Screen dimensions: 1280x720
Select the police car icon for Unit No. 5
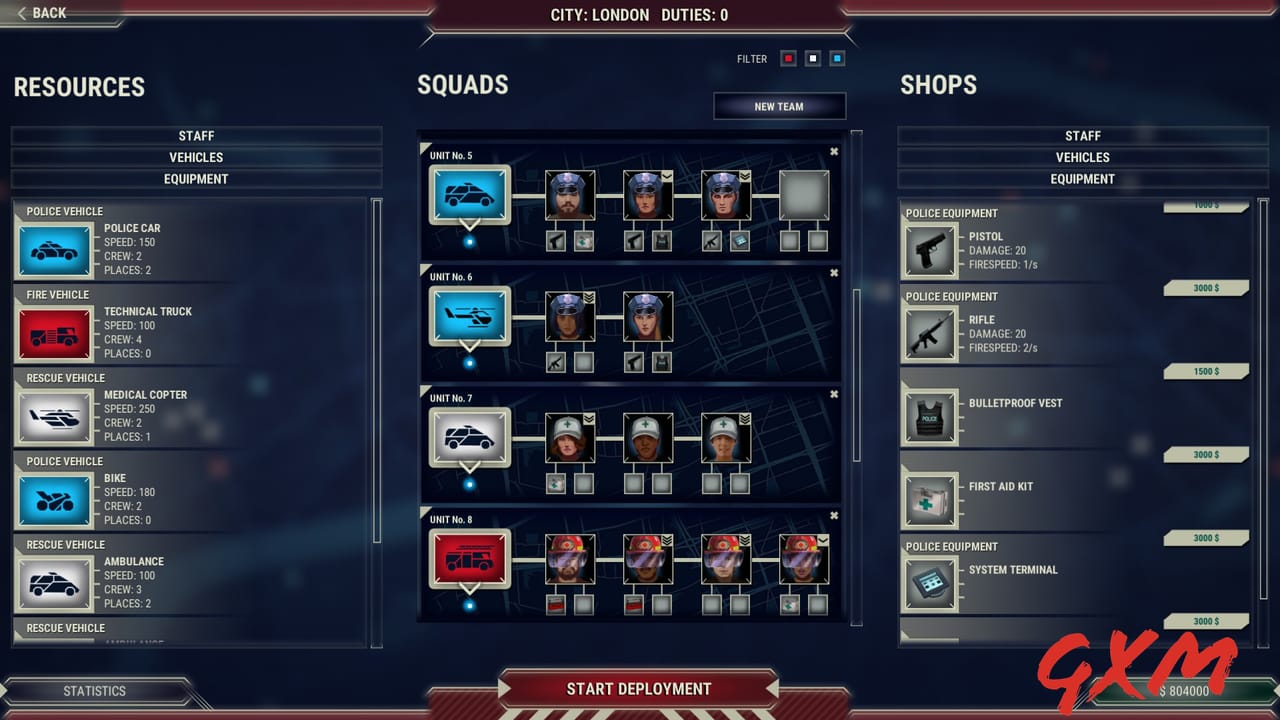470,196
